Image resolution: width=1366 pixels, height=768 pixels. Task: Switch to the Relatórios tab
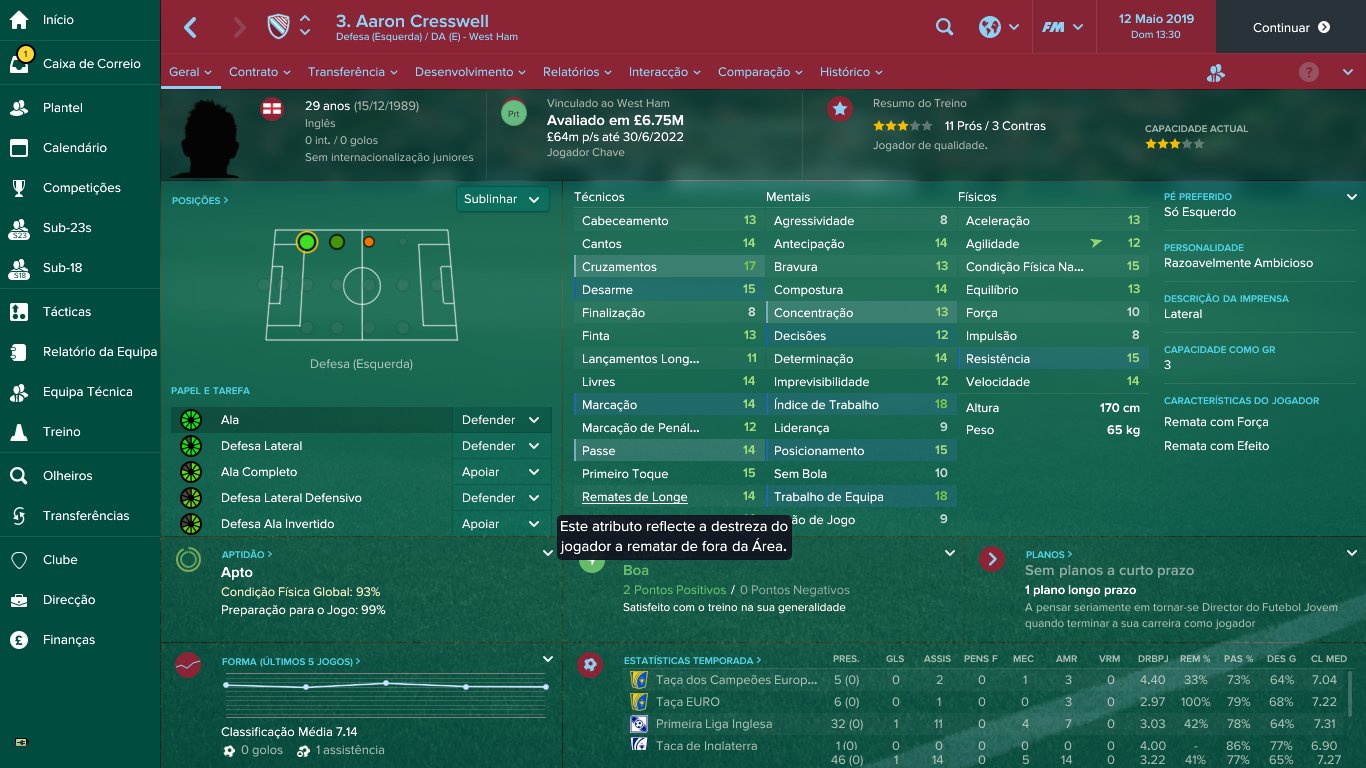click(x=577, y=72)
